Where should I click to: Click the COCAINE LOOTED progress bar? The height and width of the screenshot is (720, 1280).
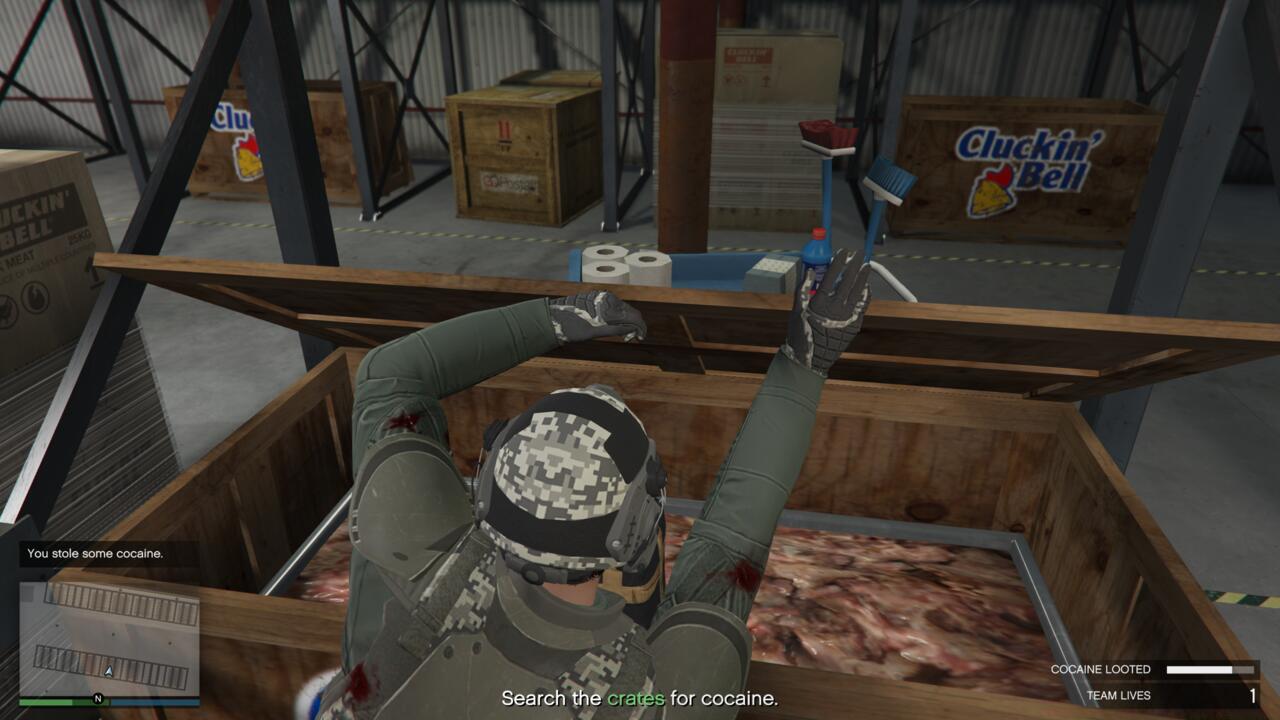pos(1211,669)
